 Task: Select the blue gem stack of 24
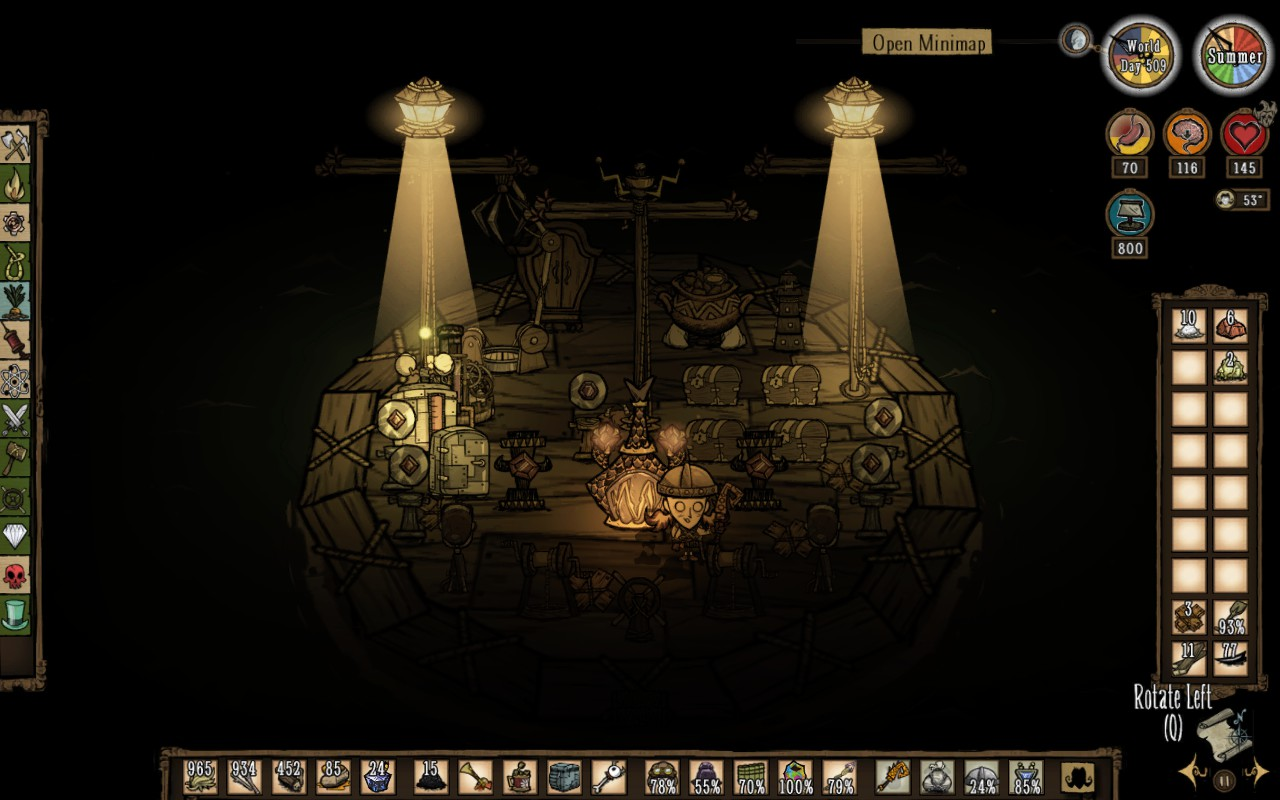[x=378, y=777]
